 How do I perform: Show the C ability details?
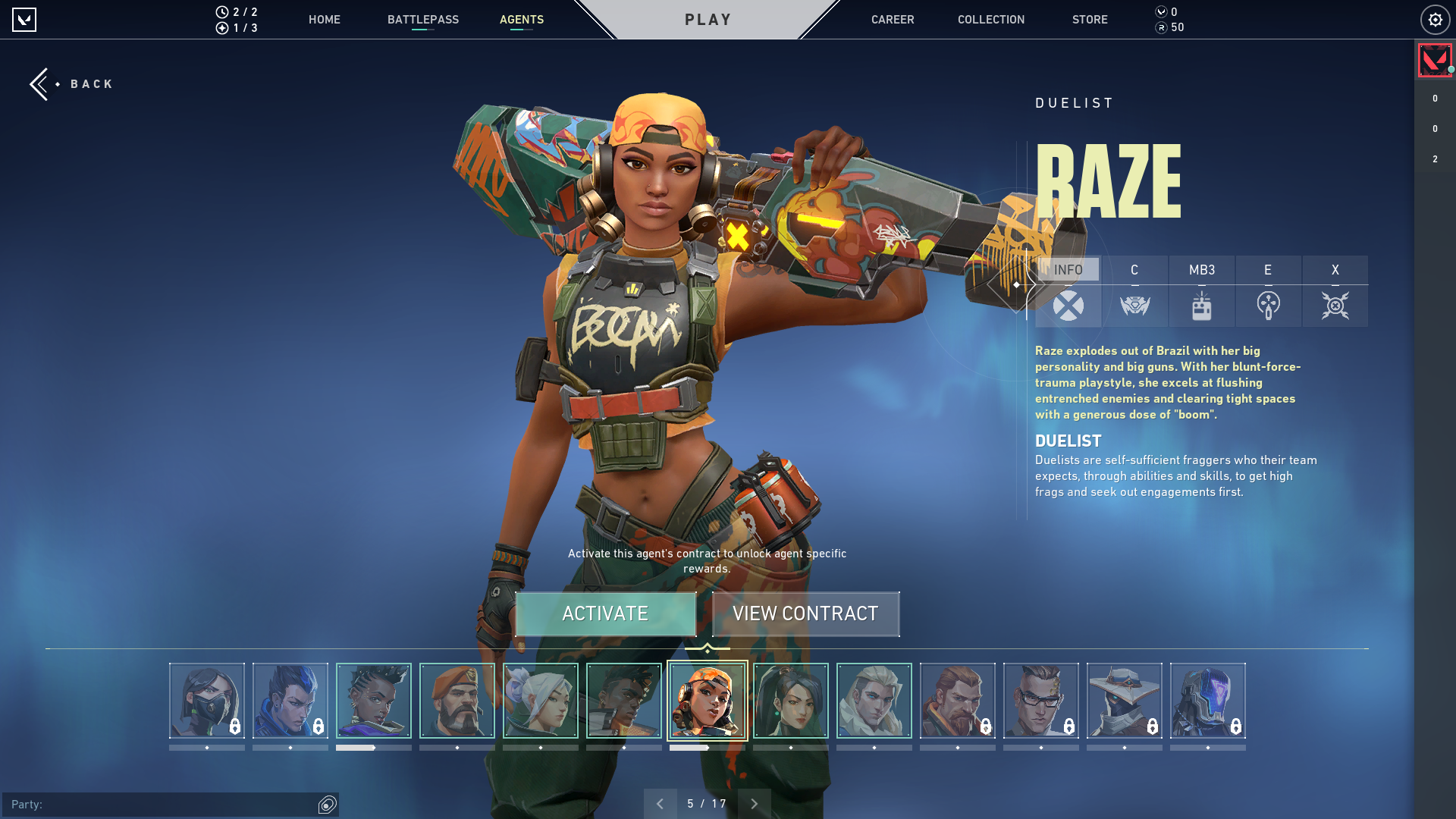(1134, 292)
